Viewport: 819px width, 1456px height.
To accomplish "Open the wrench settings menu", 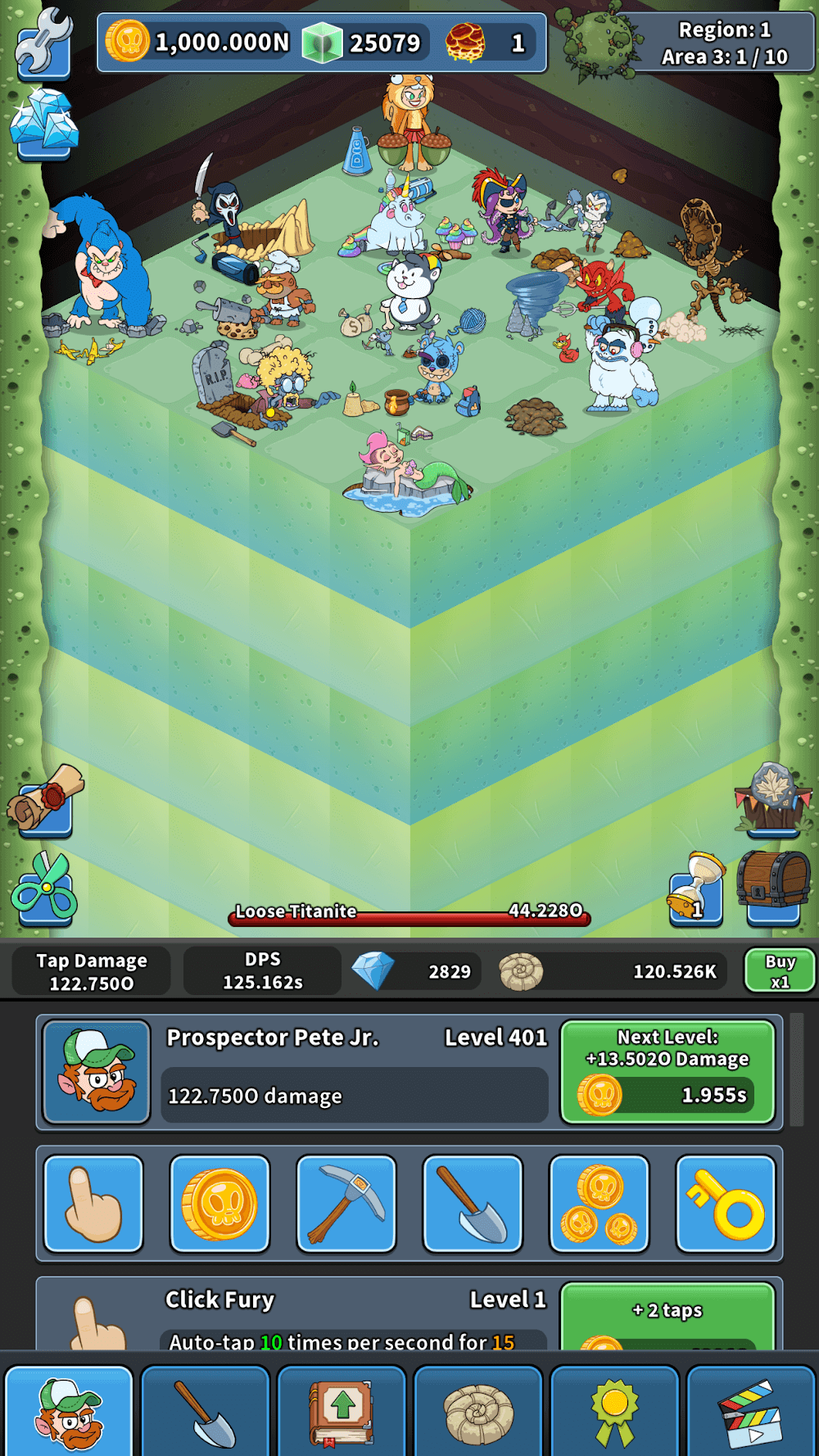I will point(43,43).
